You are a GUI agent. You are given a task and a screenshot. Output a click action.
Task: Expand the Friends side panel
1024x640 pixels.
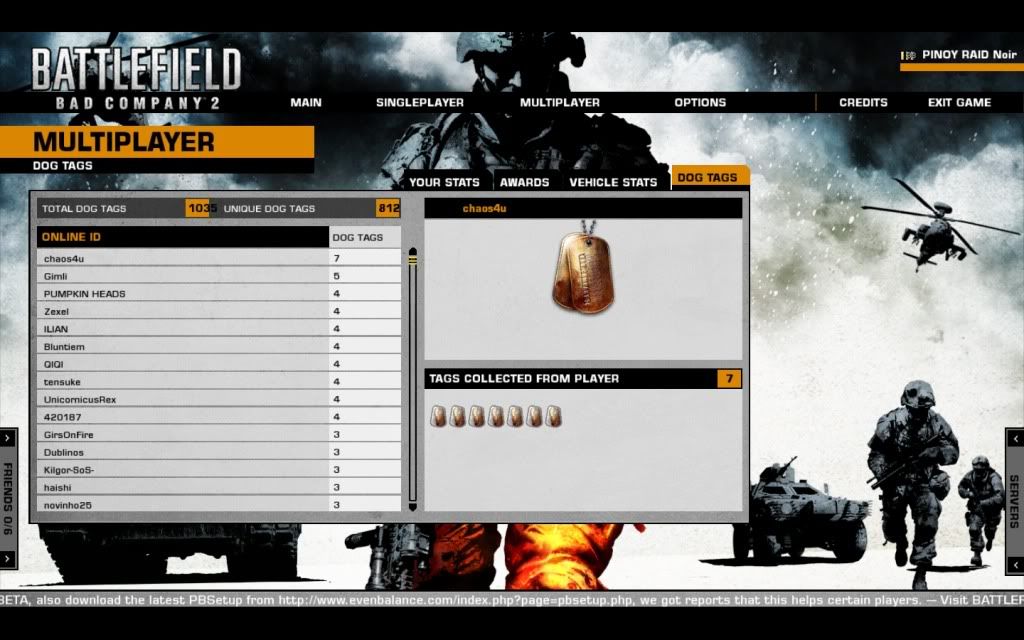[8, 496]
